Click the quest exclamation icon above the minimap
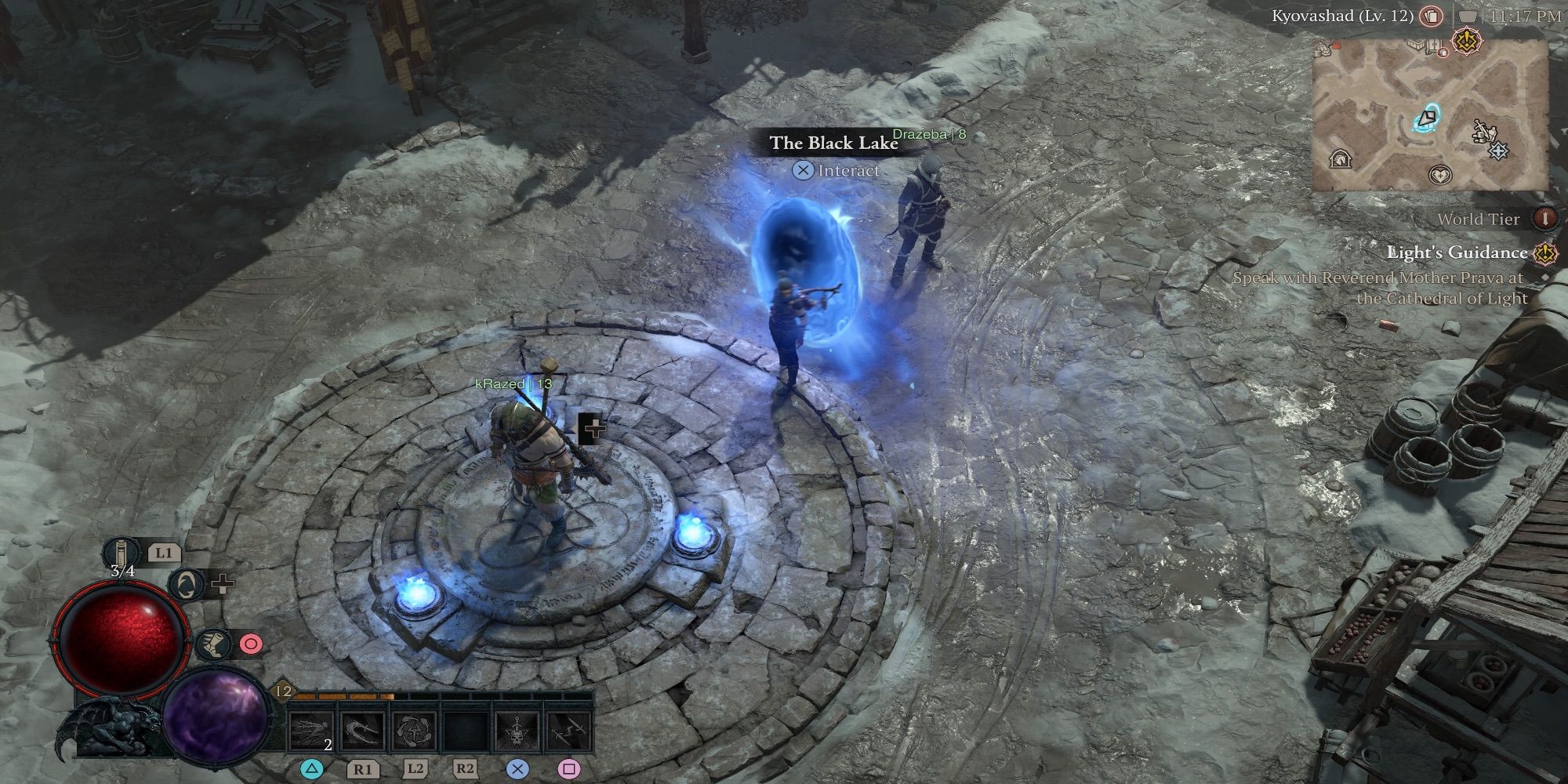This screenshot has width=1568, height=784. pos(1467,41)
